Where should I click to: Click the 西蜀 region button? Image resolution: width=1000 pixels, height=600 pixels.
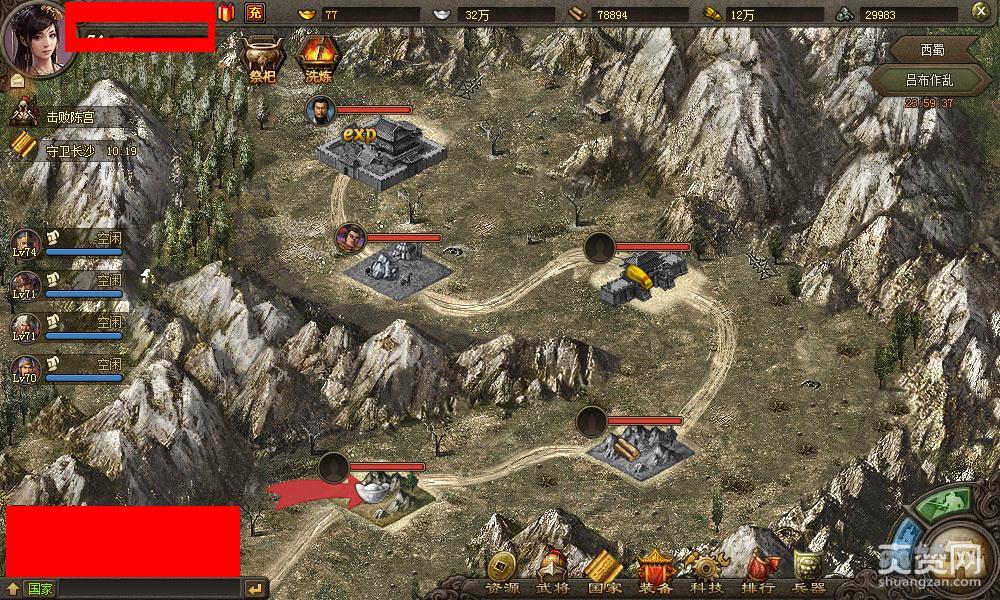(932, 50)
